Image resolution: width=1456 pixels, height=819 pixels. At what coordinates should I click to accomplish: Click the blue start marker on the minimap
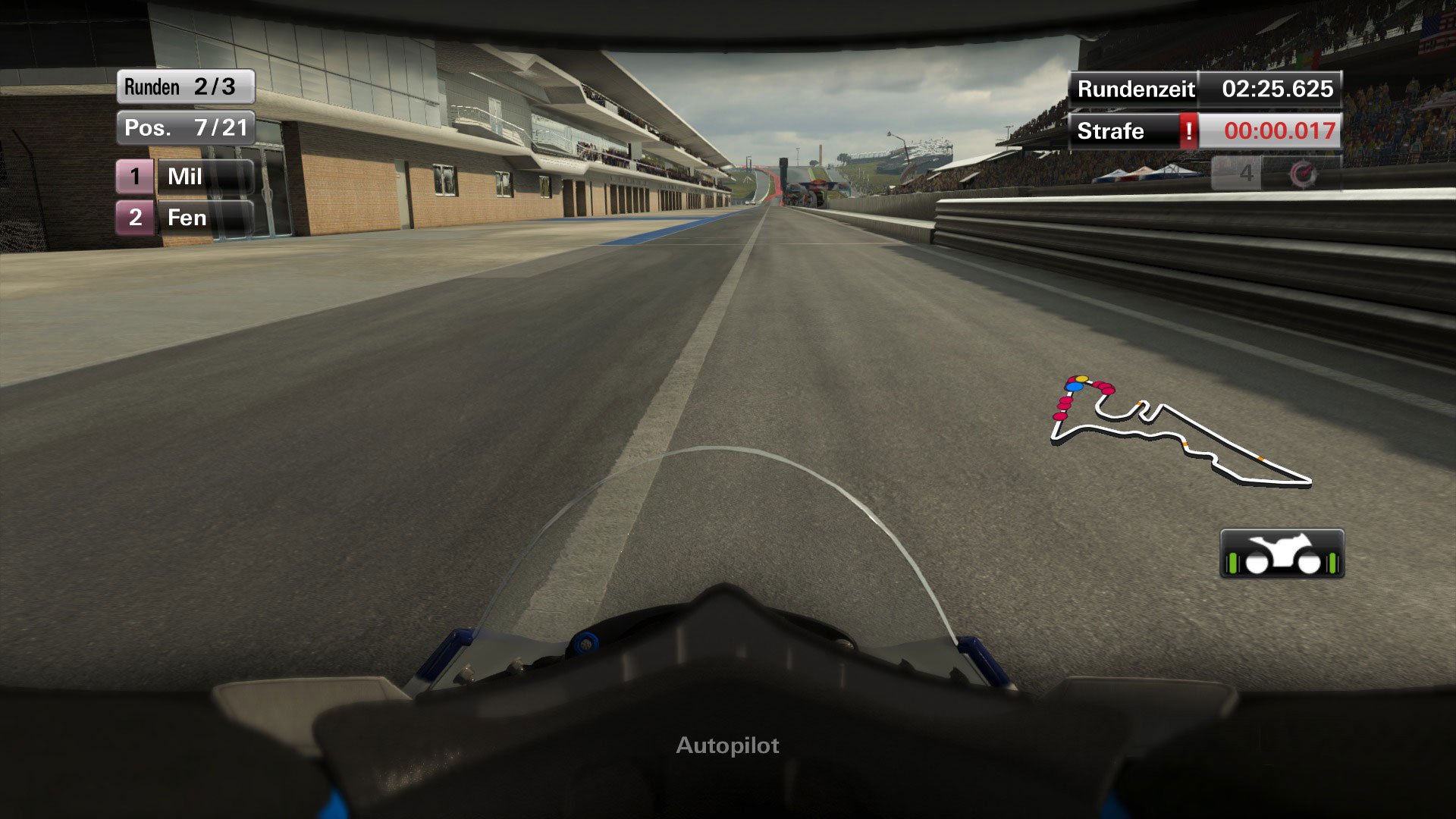click(1075, 386)
